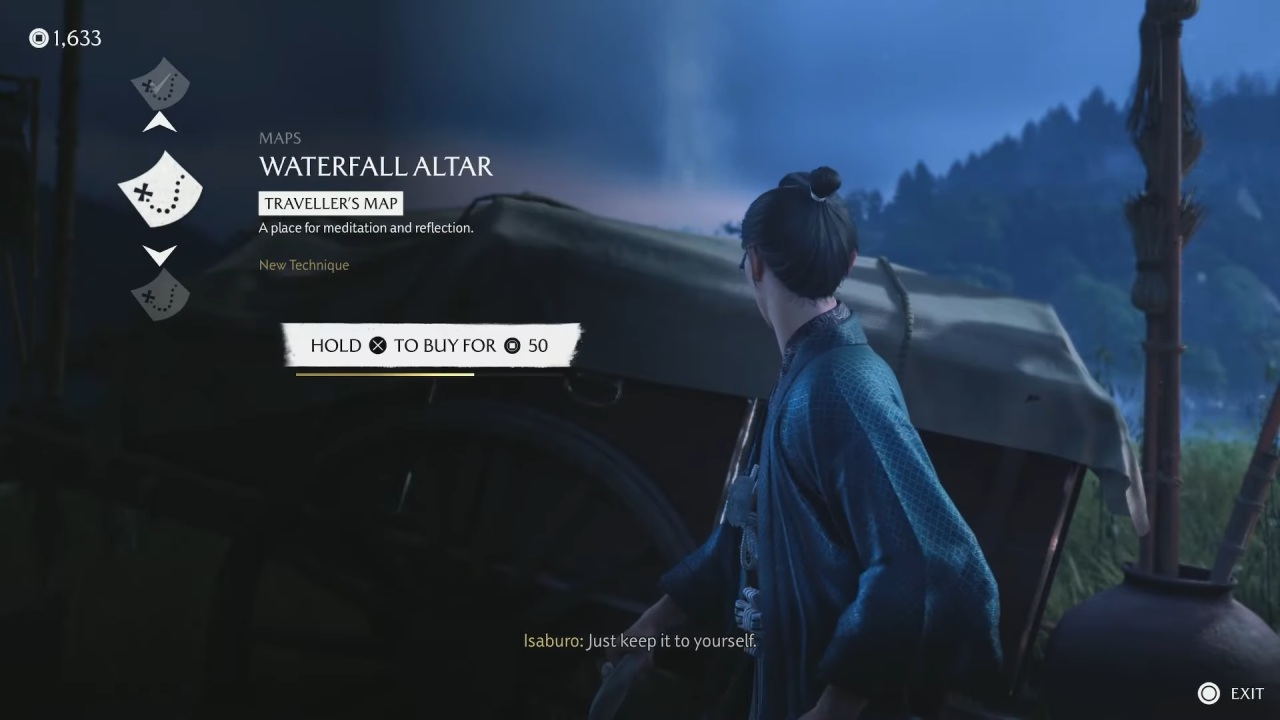Buy the Waterfall Altar map for 50
The height and width of the screenshot is (720, 1280).
tap(430, 345)
